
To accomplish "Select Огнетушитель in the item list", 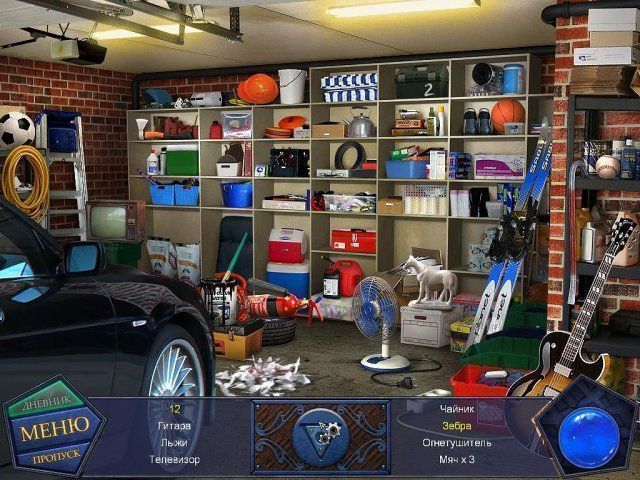I will 456,442.
